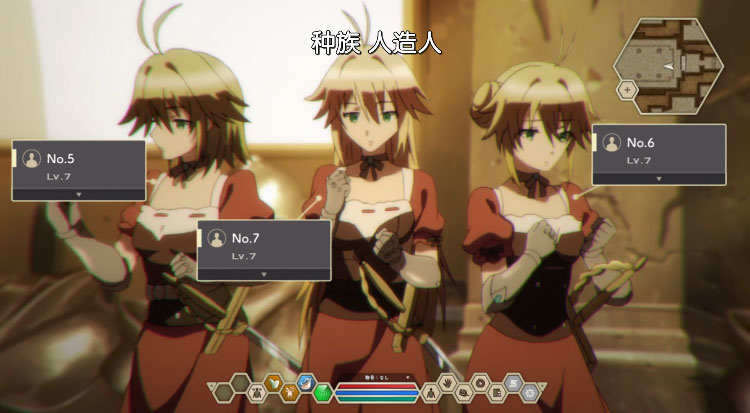Viewport: 750px width, 413px height.
Task: Open the gear settings hexagon
Action: point(529,392)
